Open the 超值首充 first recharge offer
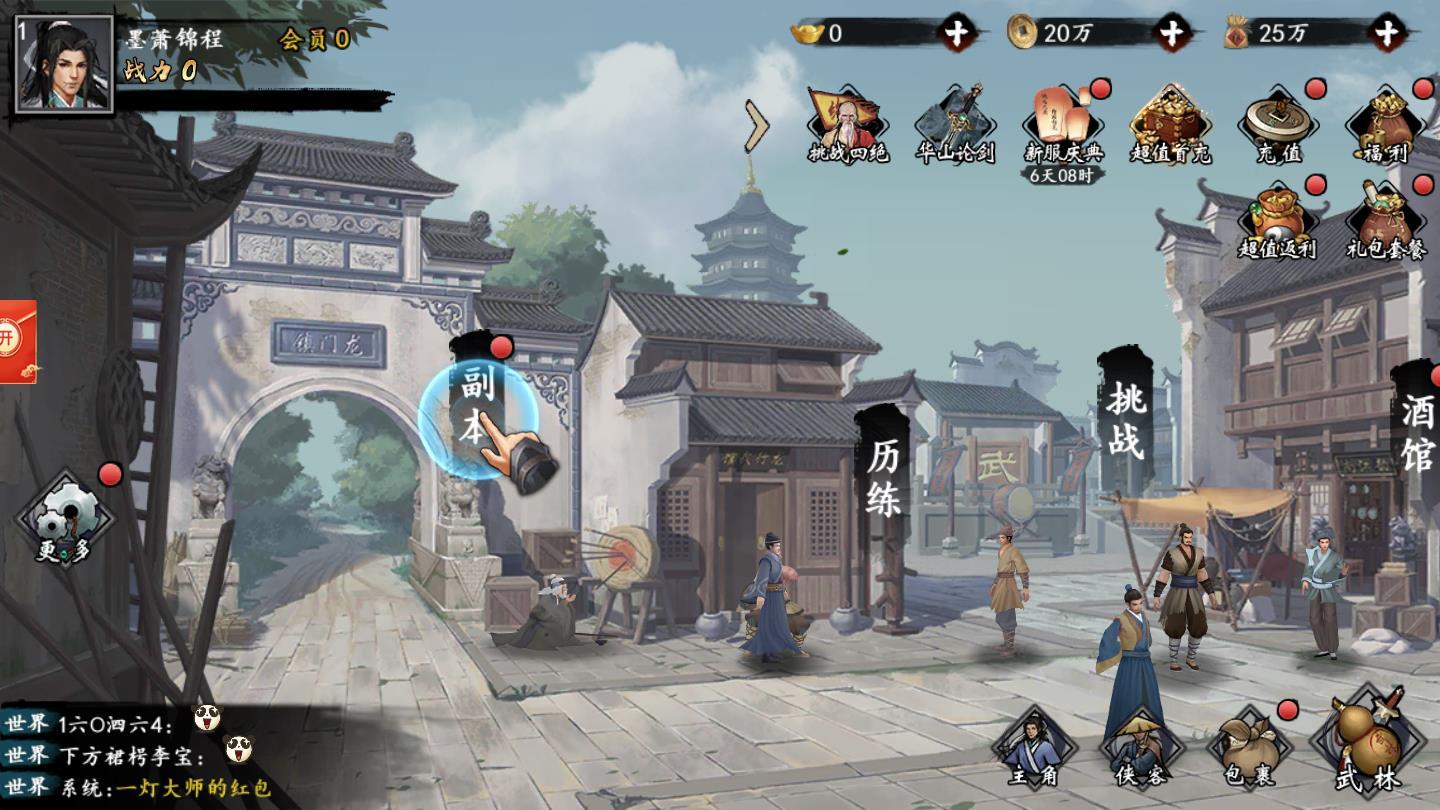 click(1170, 125)
